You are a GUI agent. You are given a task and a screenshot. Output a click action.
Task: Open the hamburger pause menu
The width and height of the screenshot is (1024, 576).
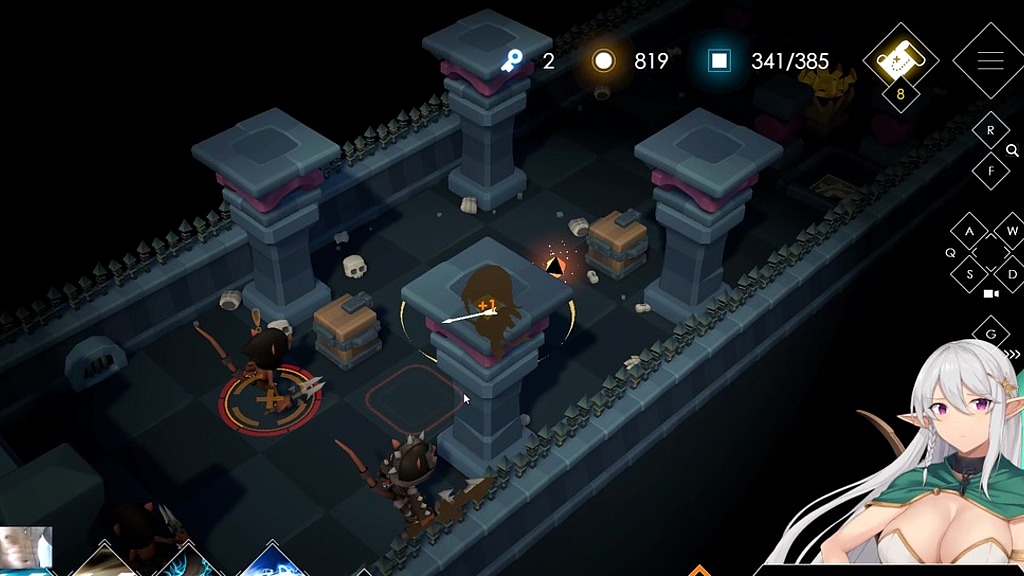click(989, 61)
